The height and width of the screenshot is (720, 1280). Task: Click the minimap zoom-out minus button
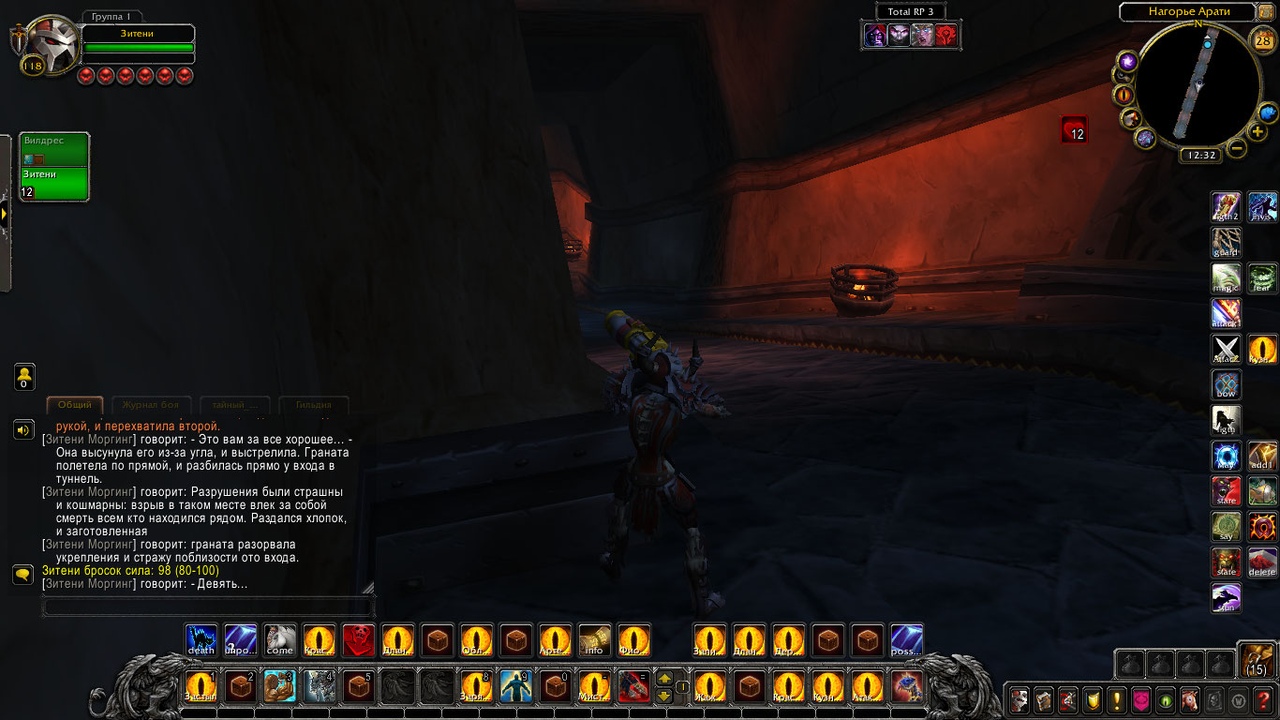[1236, 149]
